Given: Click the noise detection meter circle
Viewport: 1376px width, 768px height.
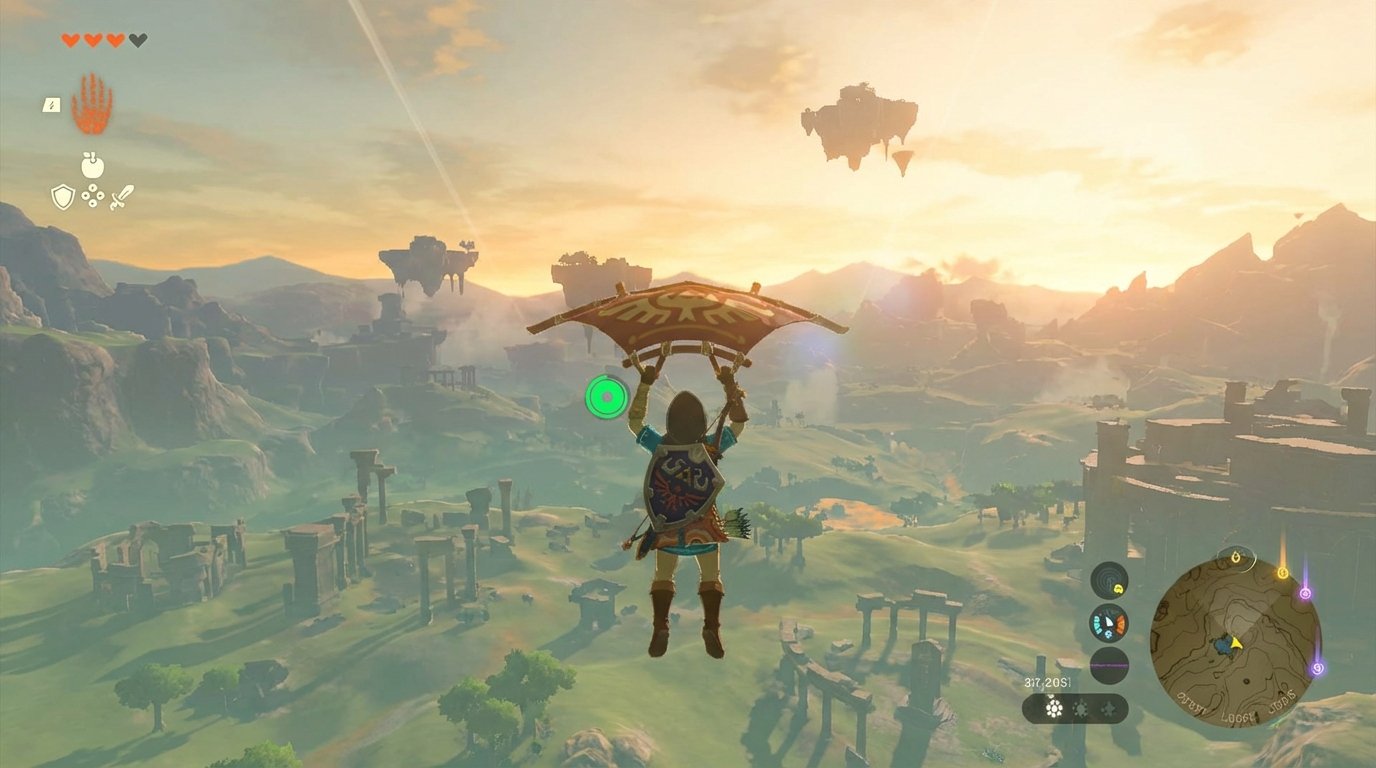Looking at the screenshot, I should coord(1108,579).
